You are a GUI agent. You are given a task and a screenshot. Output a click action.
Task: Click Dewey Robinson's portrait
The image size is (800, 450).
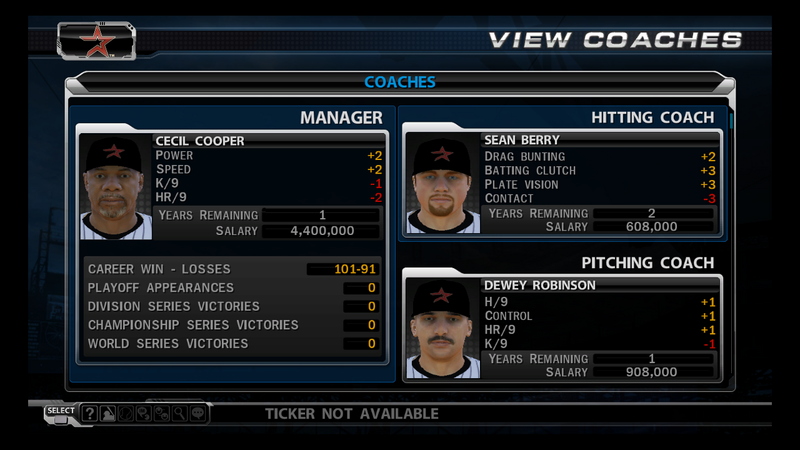pyautogui.click(x=441, y=329)
